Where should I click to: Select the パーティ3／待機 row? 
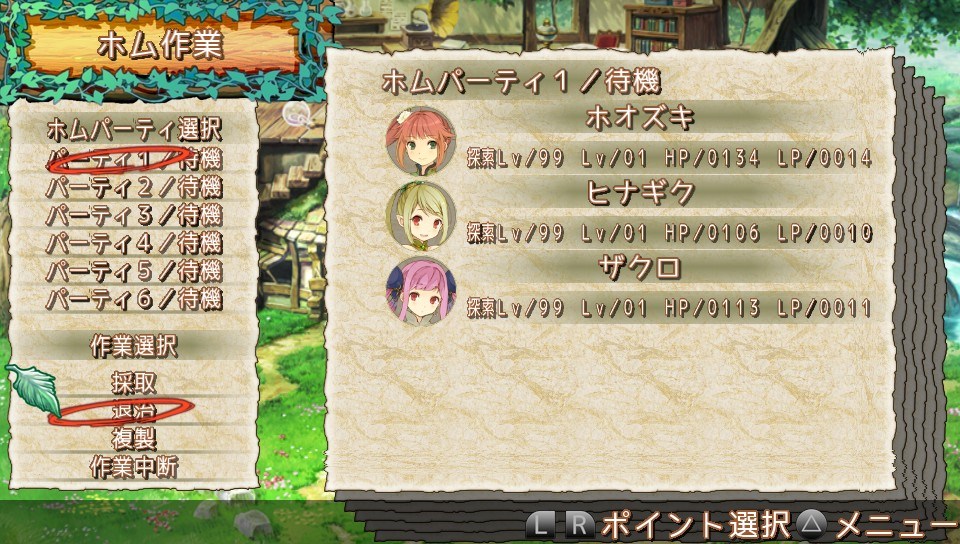pyautogui.click(x=134, y=215)
